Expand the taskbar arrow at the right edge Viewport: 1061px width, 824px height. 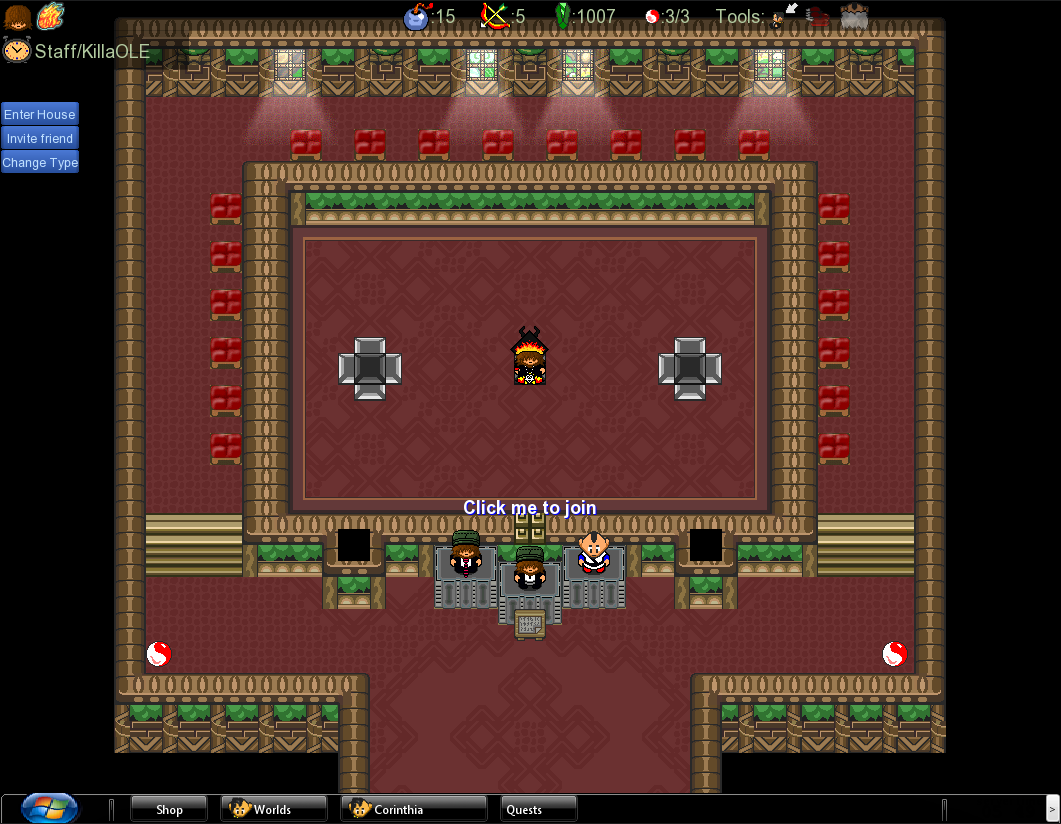tap(1051, 808)
